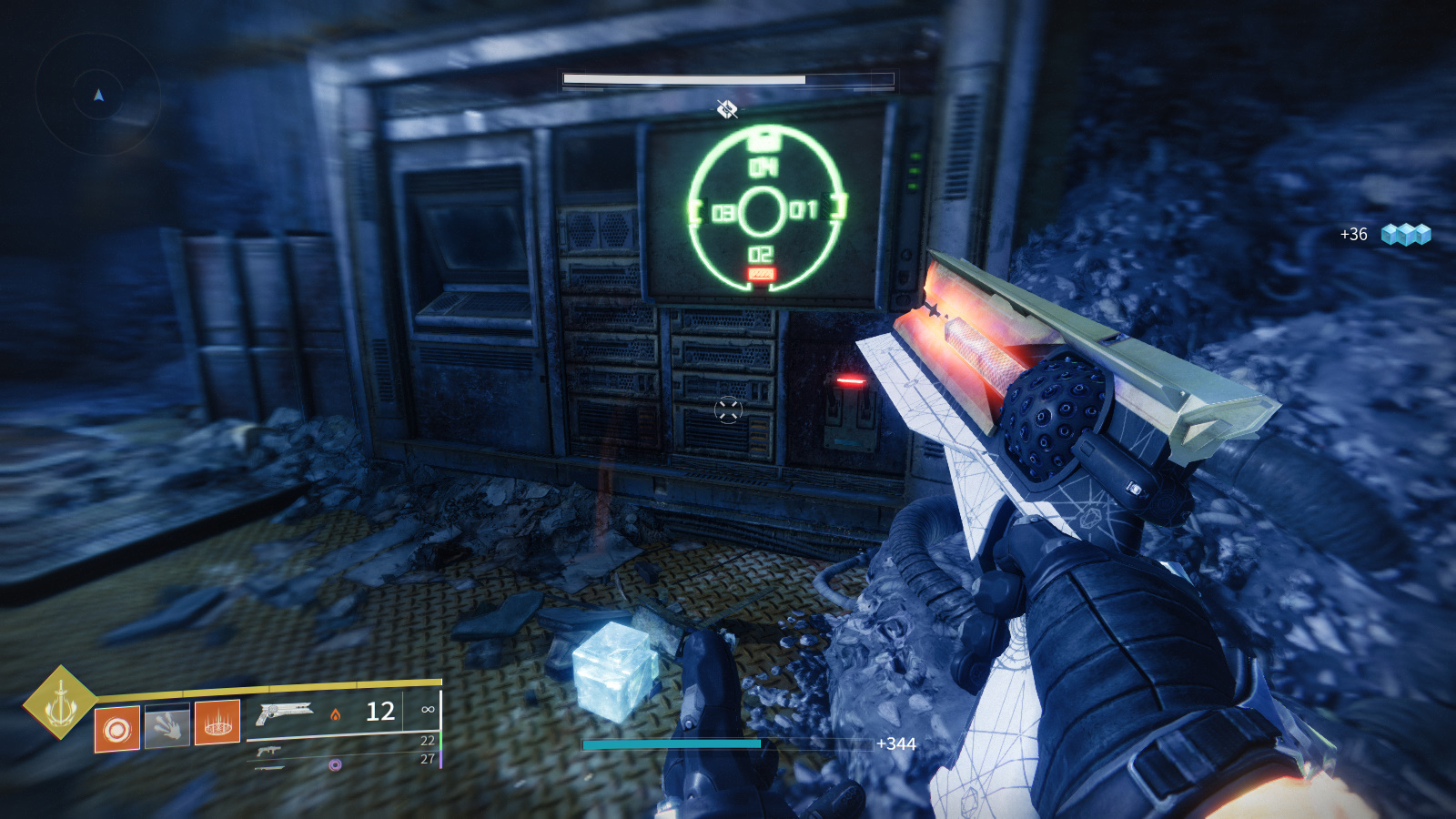Select the equipped hand cannon weapon icon

[283, 713]
